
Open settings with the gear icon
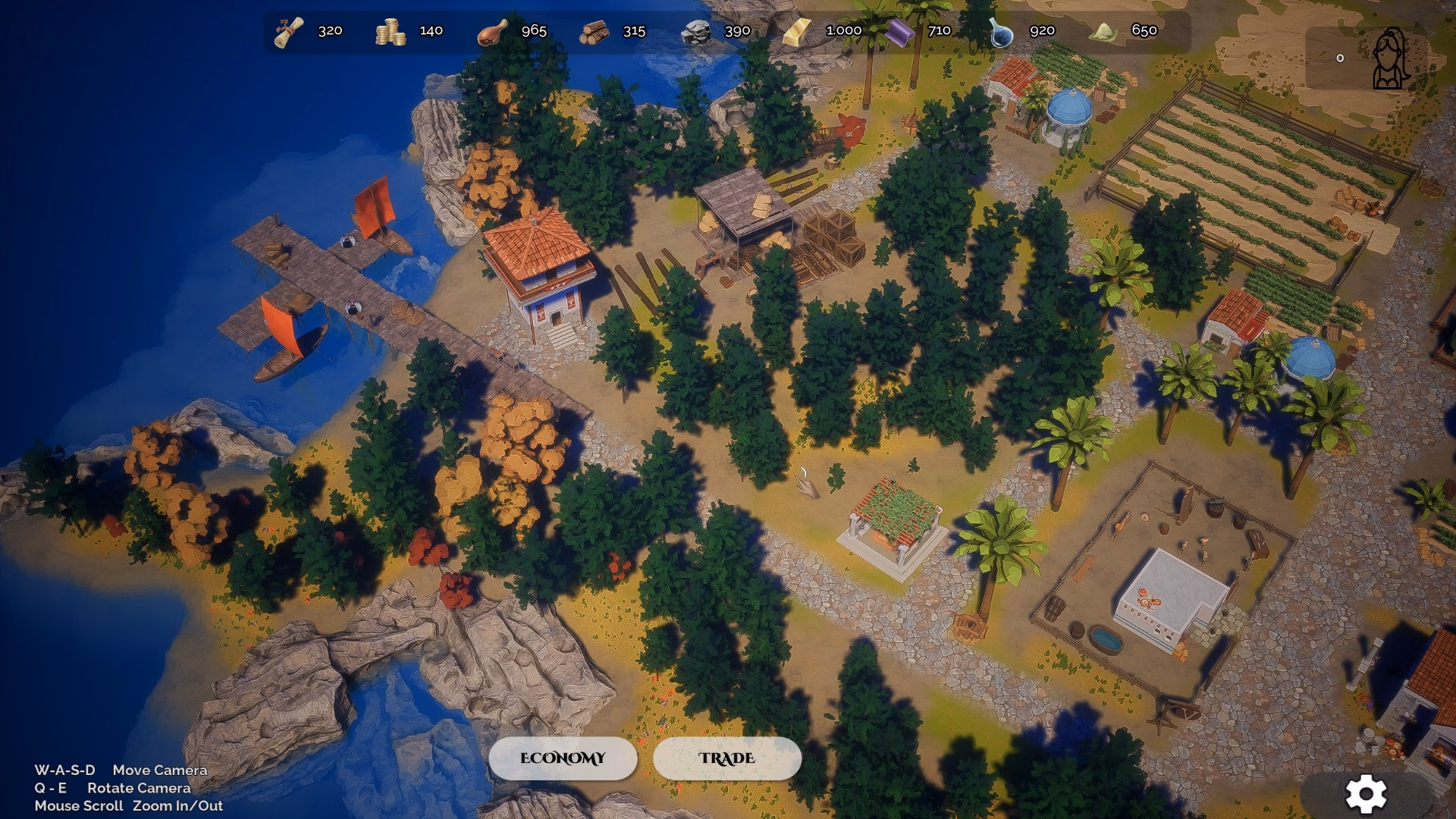pyautogui.click(x=1366, y=794)
